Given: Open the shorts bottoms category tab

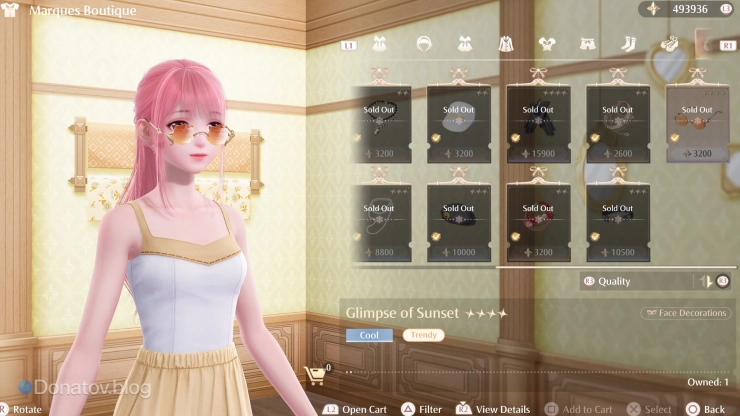Looking at the screenshot, I should (587, 44).
